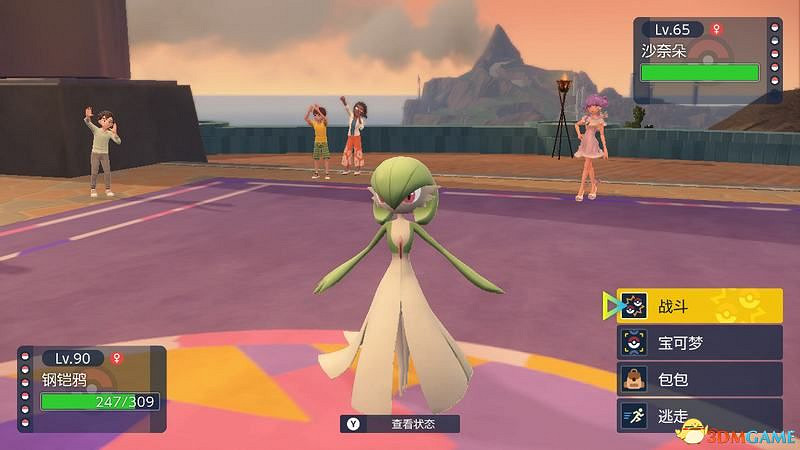Open the 宝可梦 (Pokémon) party menu
This screenshot has height=450, width=800.
point(699,342)
